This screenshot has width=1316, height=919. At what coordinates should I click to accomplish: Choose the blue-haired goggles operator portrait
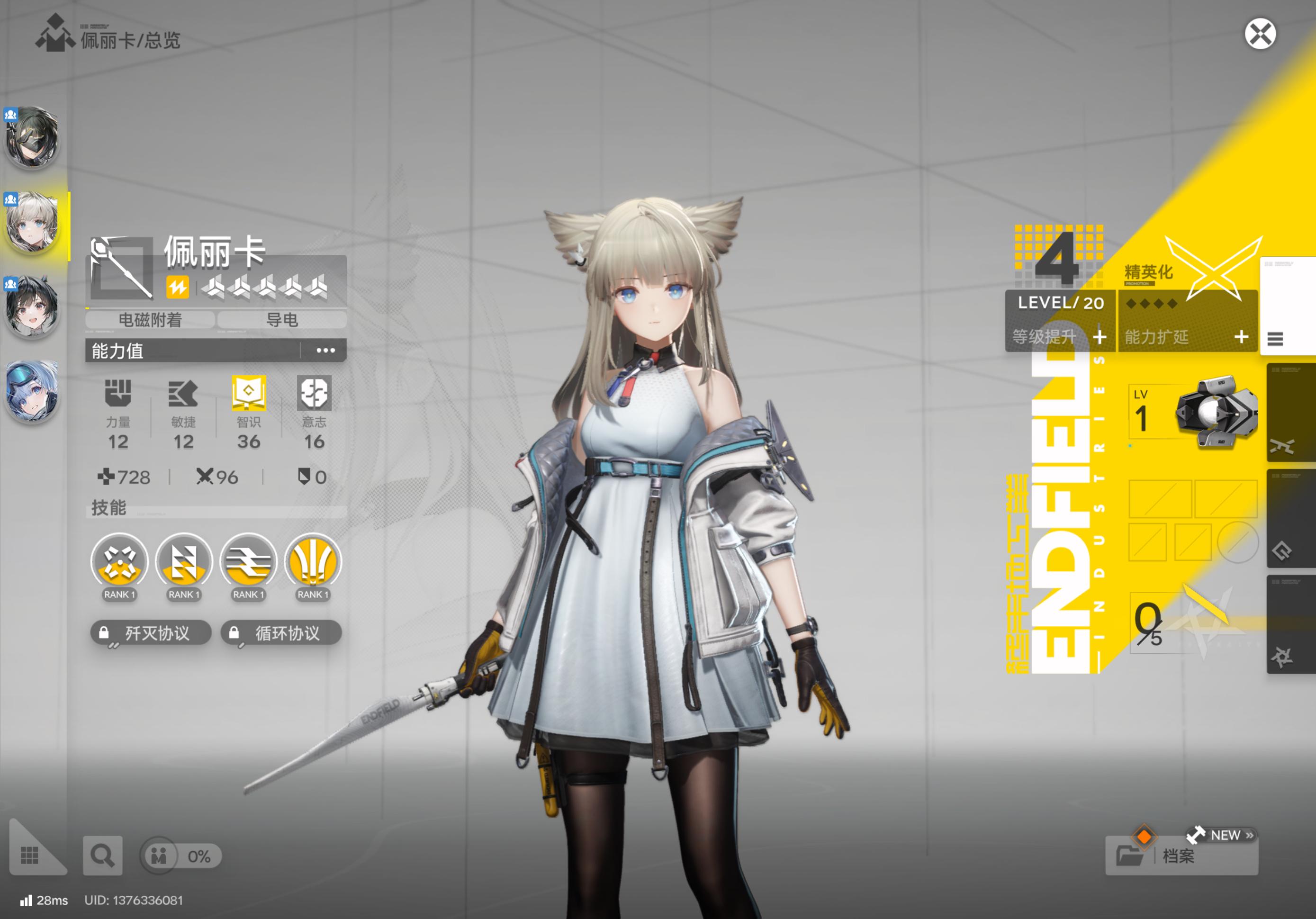pyautogui.click(x=32, y=391)
